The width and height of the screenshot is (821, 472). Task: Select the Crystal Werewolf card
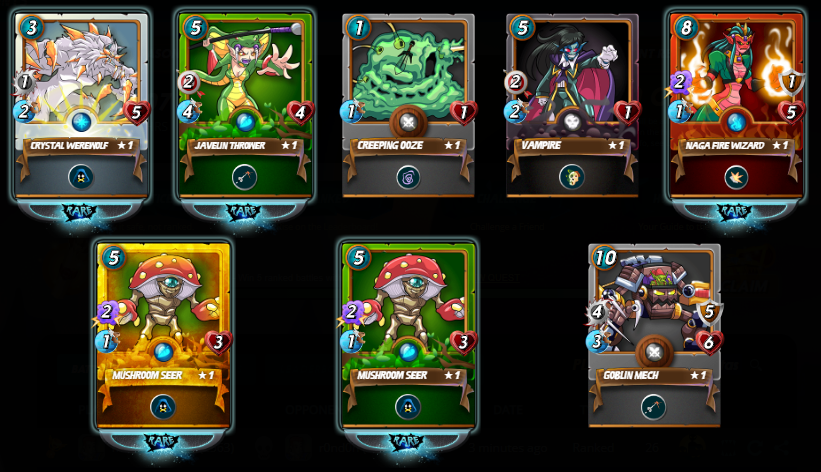pos(82,105)
